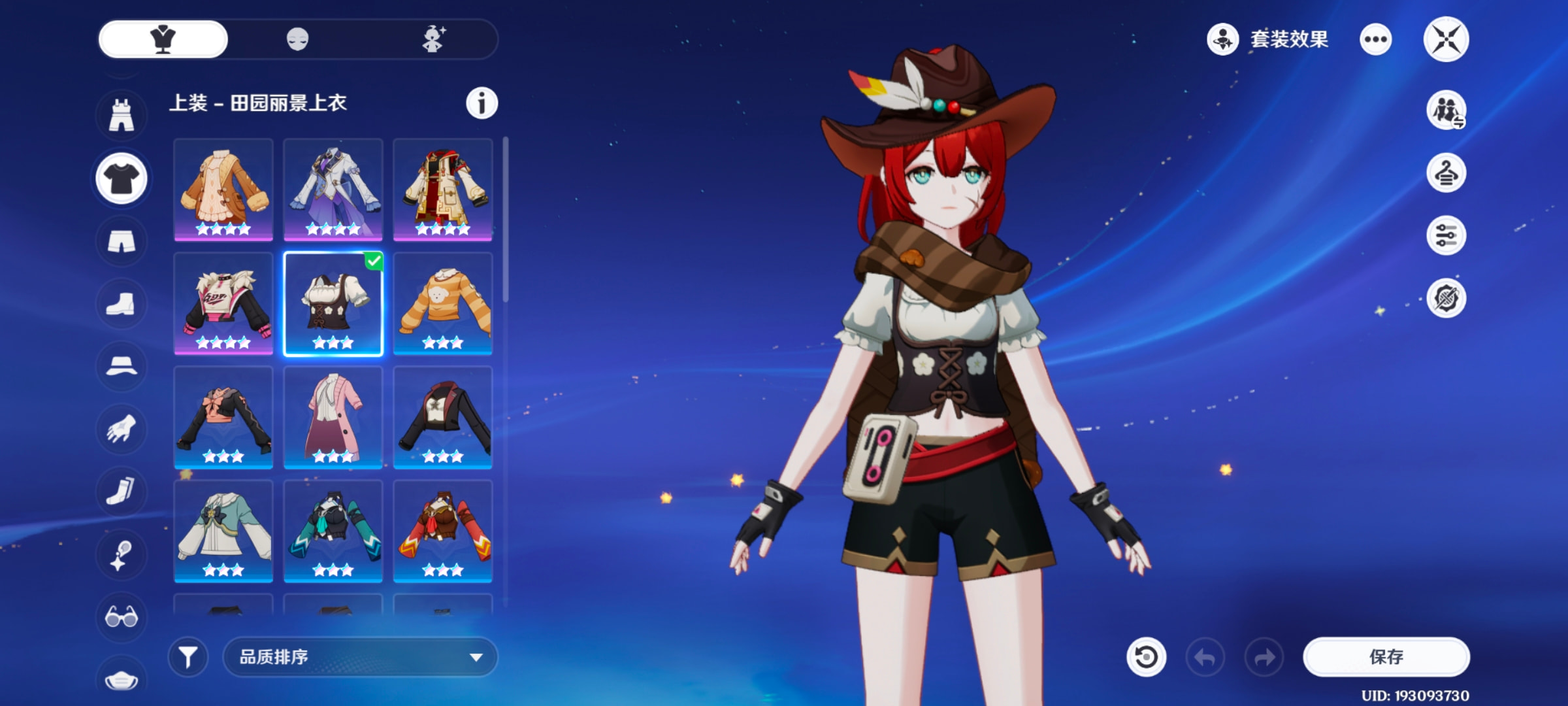Open the boots shoes category

coord(122,303)
